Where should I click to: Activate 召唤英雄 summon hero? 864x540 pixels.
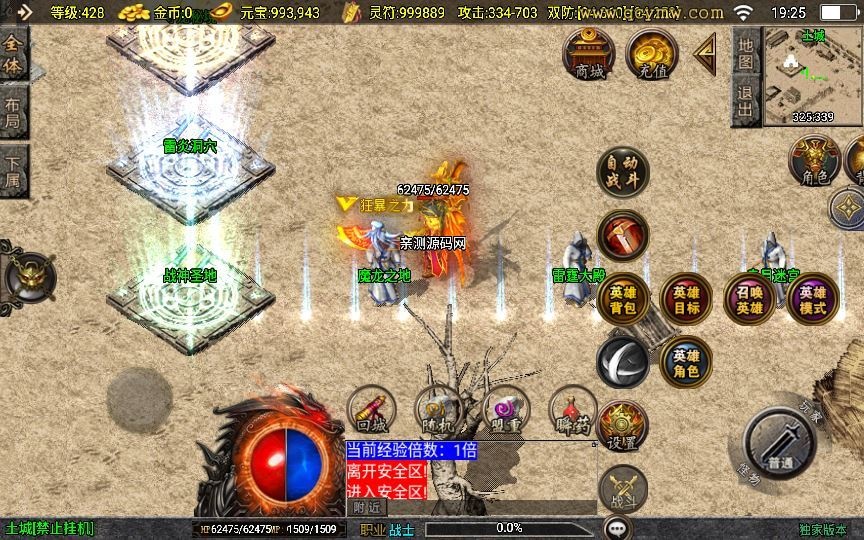[x=750, y=299]
